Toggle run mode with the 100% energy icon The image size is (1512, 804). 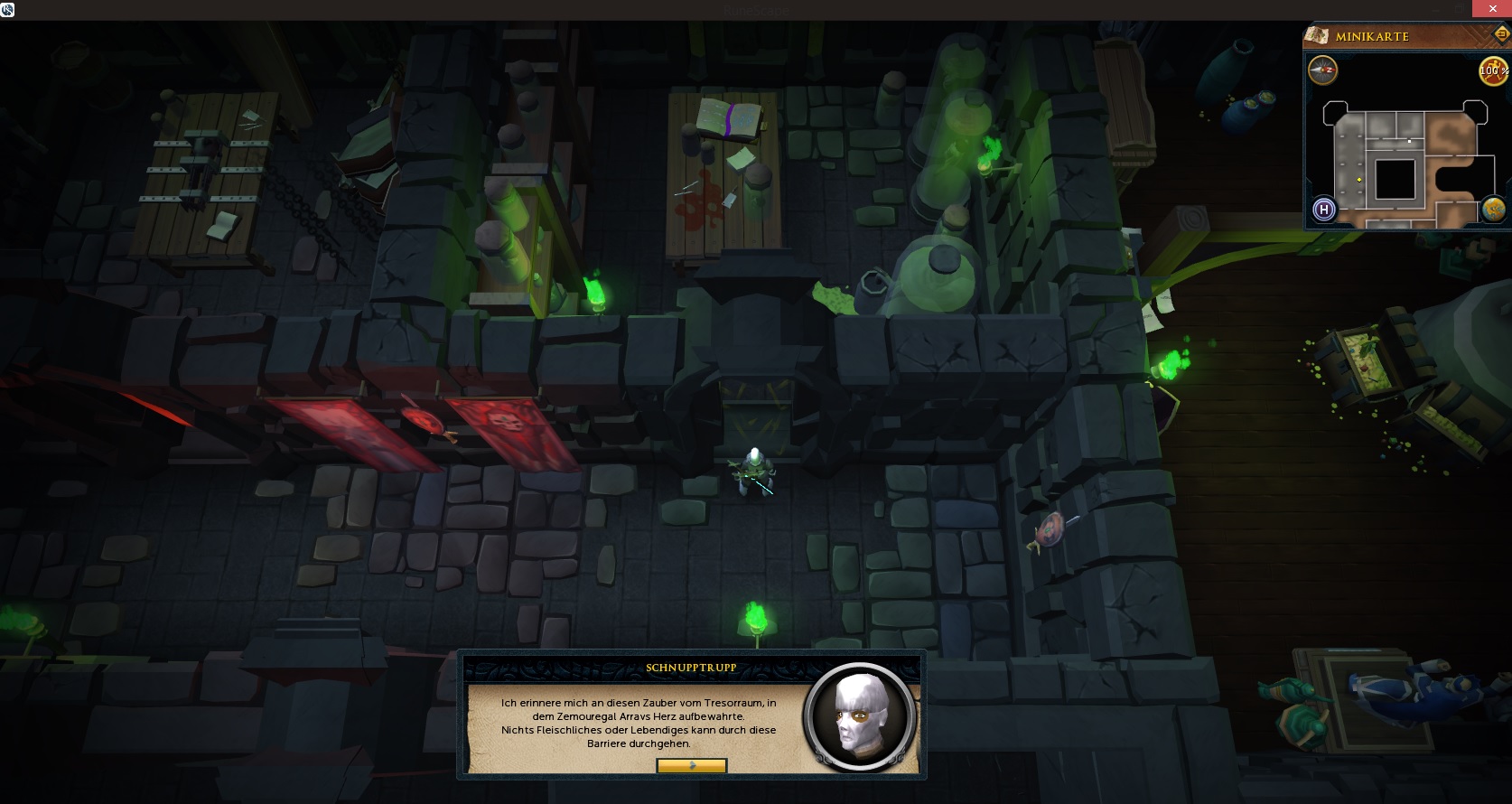pyautogui.click(x=1492, y=70)
